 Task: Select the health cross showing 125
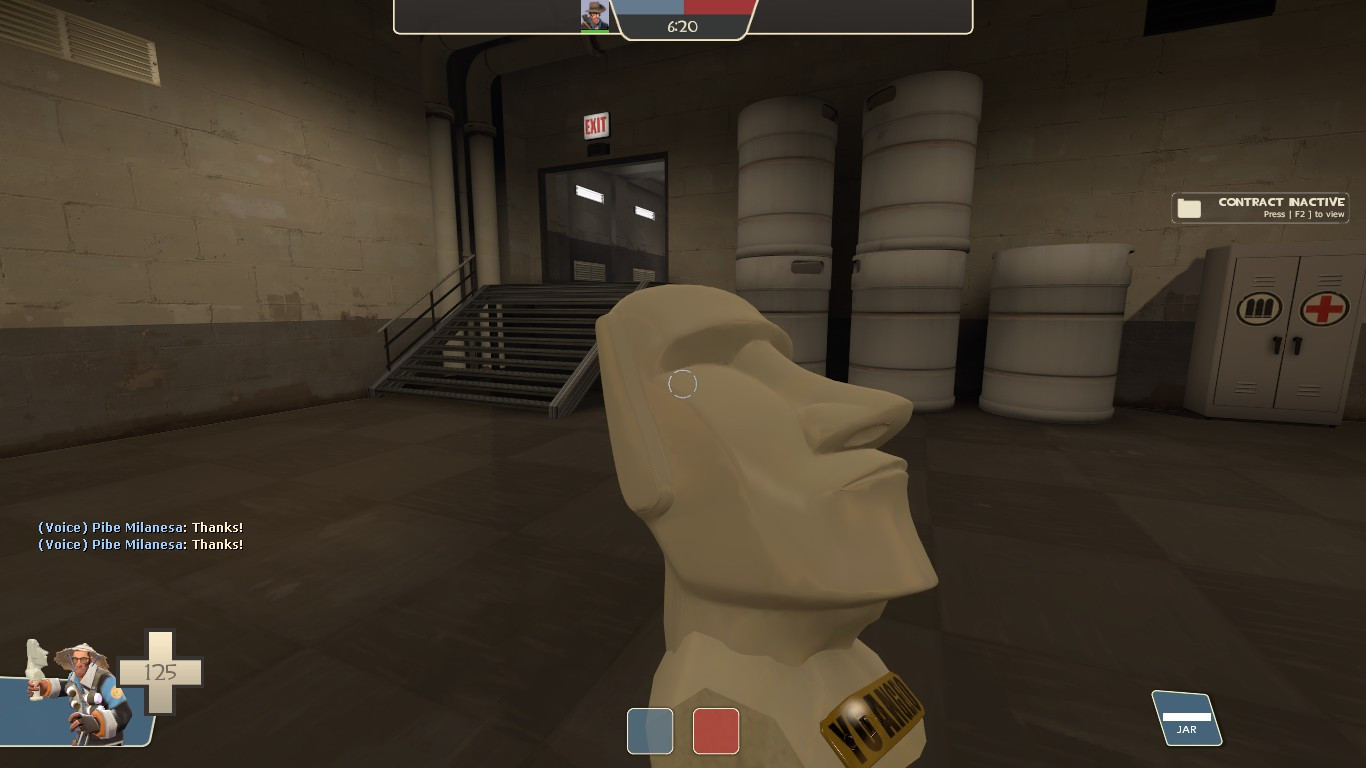click(160, 674)
